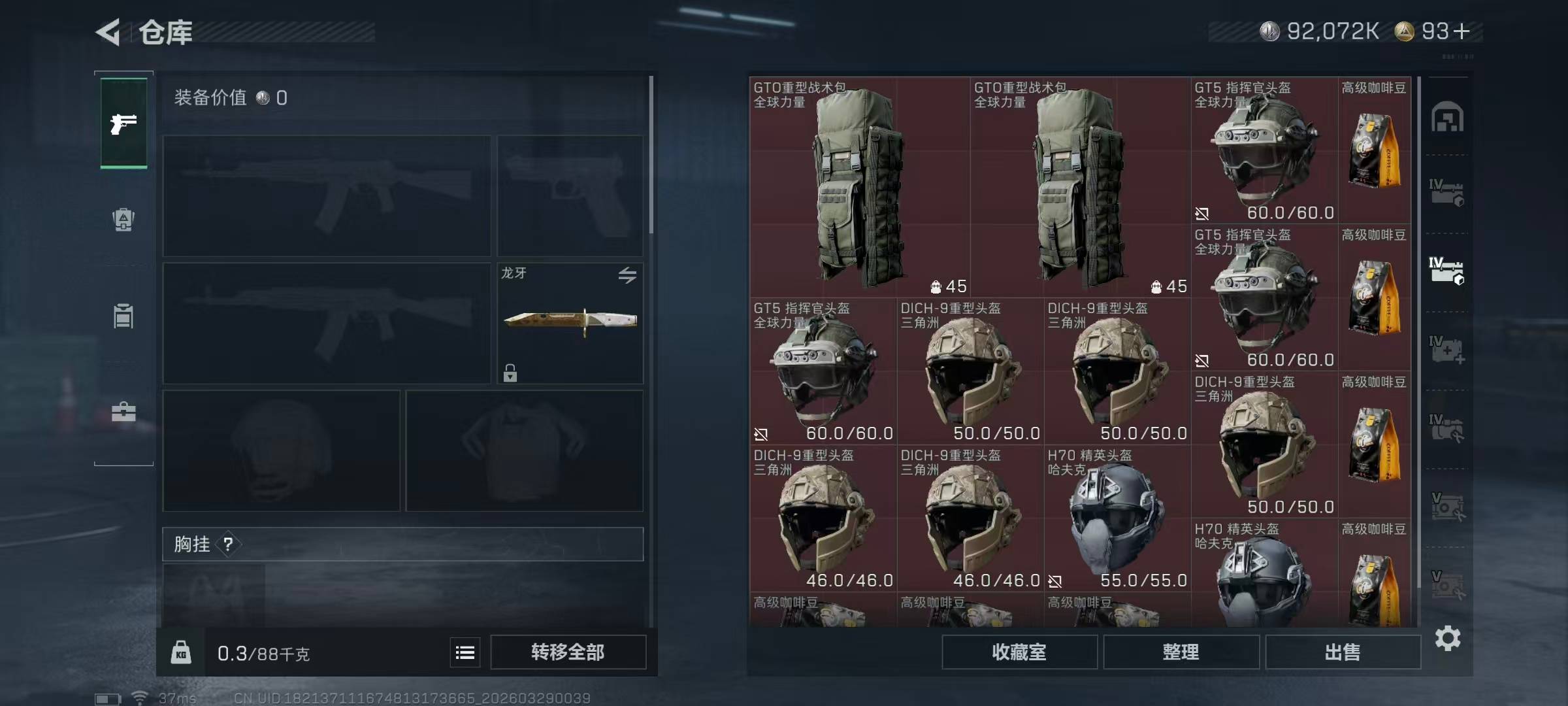Screen dimensions: 1568x706
Task: Go back from the 仓库 warehouse screen
Action: (108, 32)
